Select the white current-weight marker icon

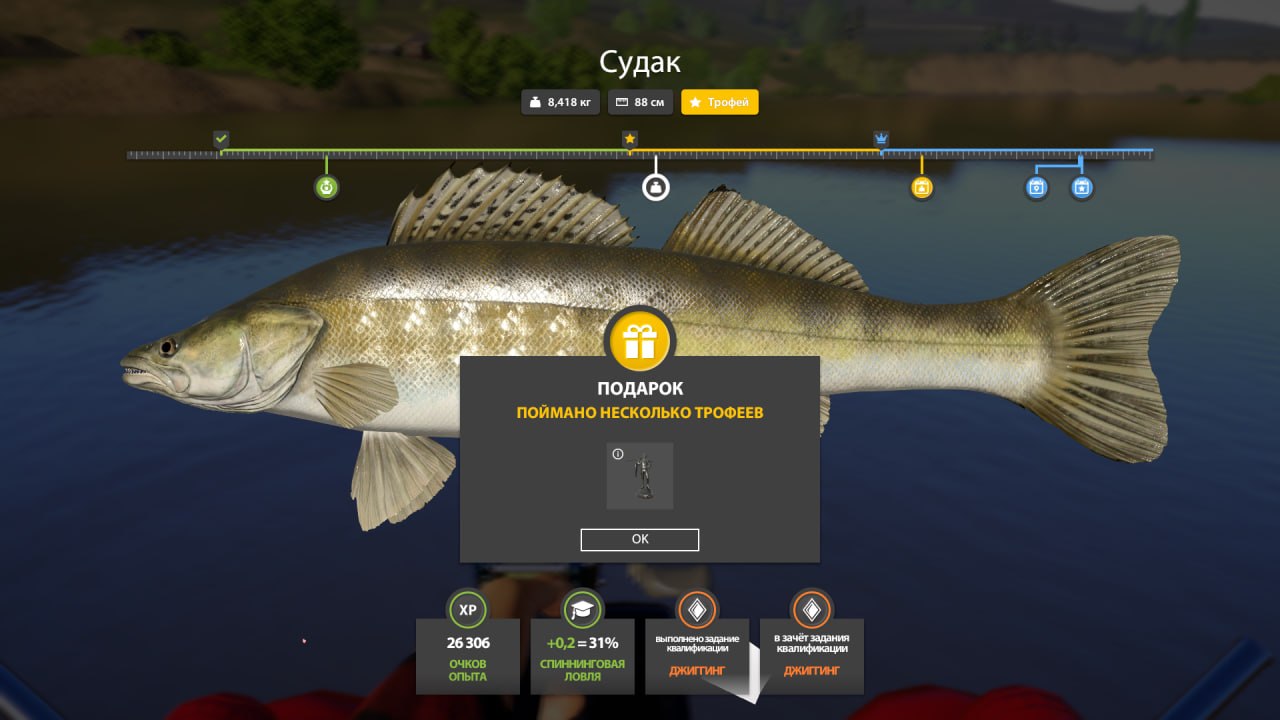pyautogui.click(x=655, y=187)
